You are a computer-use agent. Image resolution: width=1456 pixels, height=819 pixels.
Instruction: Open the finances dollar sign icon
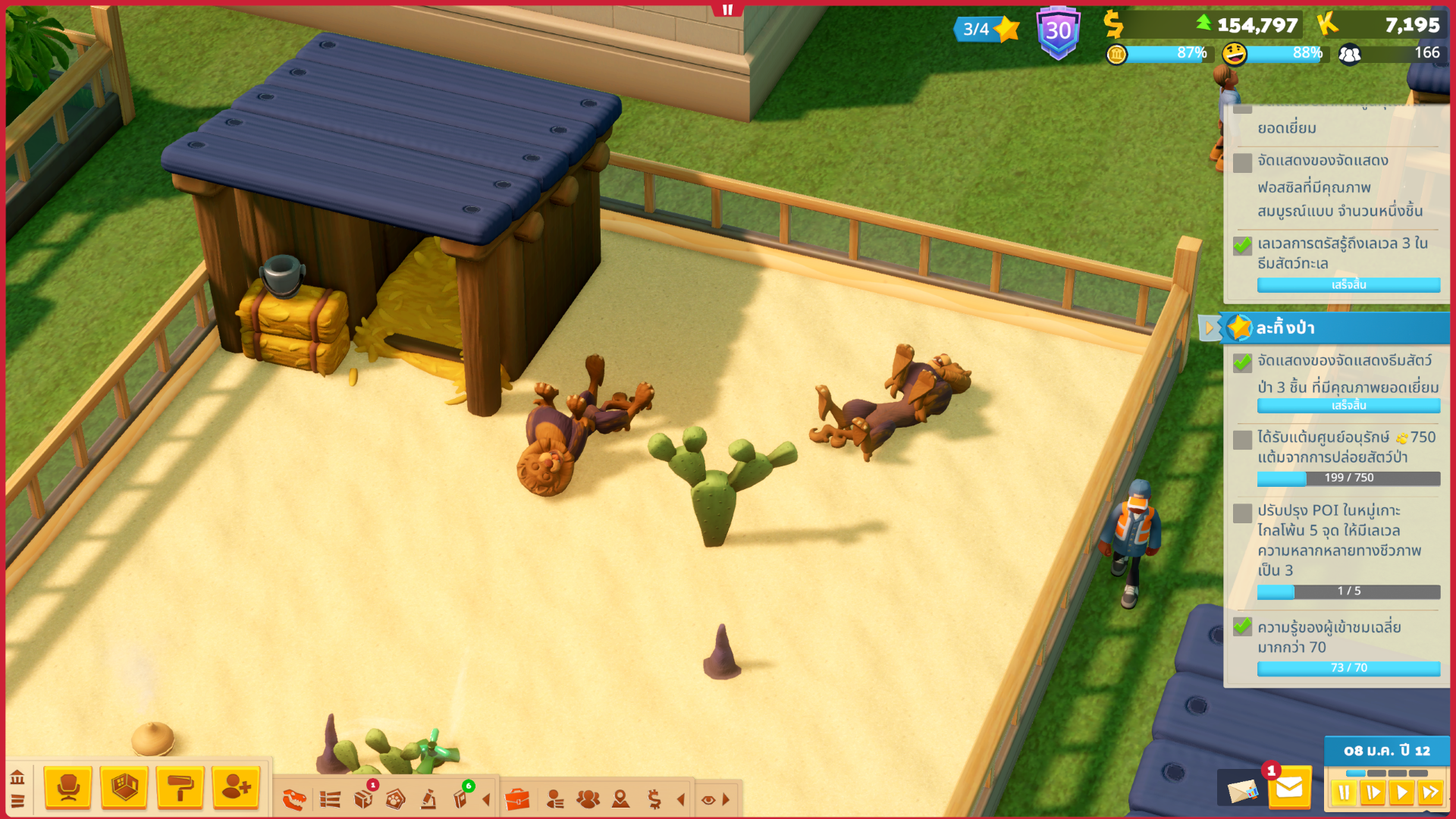(x=654, y=799)
